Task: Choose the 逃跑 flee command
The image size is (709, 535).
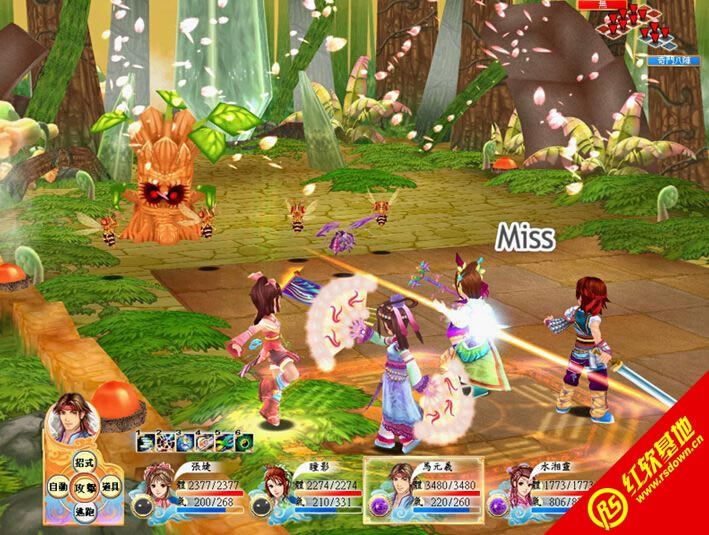Action: click(x=85, y=511)
